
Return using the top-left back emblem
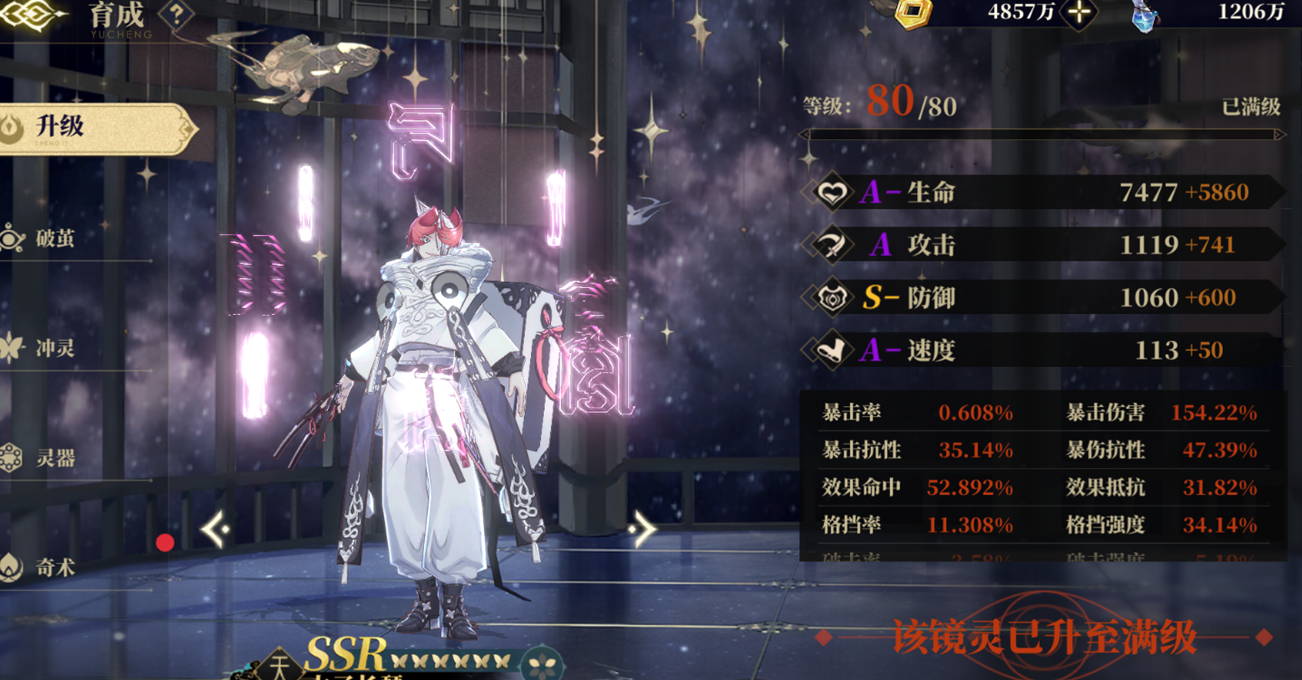click(x=30, y=14)
